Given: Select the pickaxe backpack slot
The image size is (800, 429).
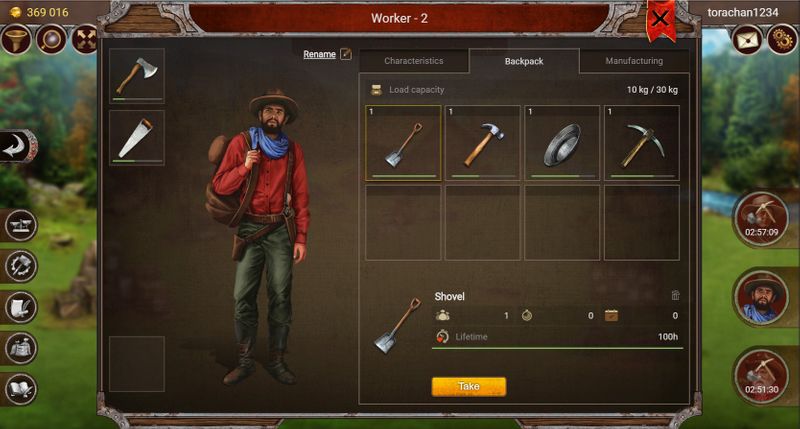Looking at the screenshot, I should coord(641,142).
